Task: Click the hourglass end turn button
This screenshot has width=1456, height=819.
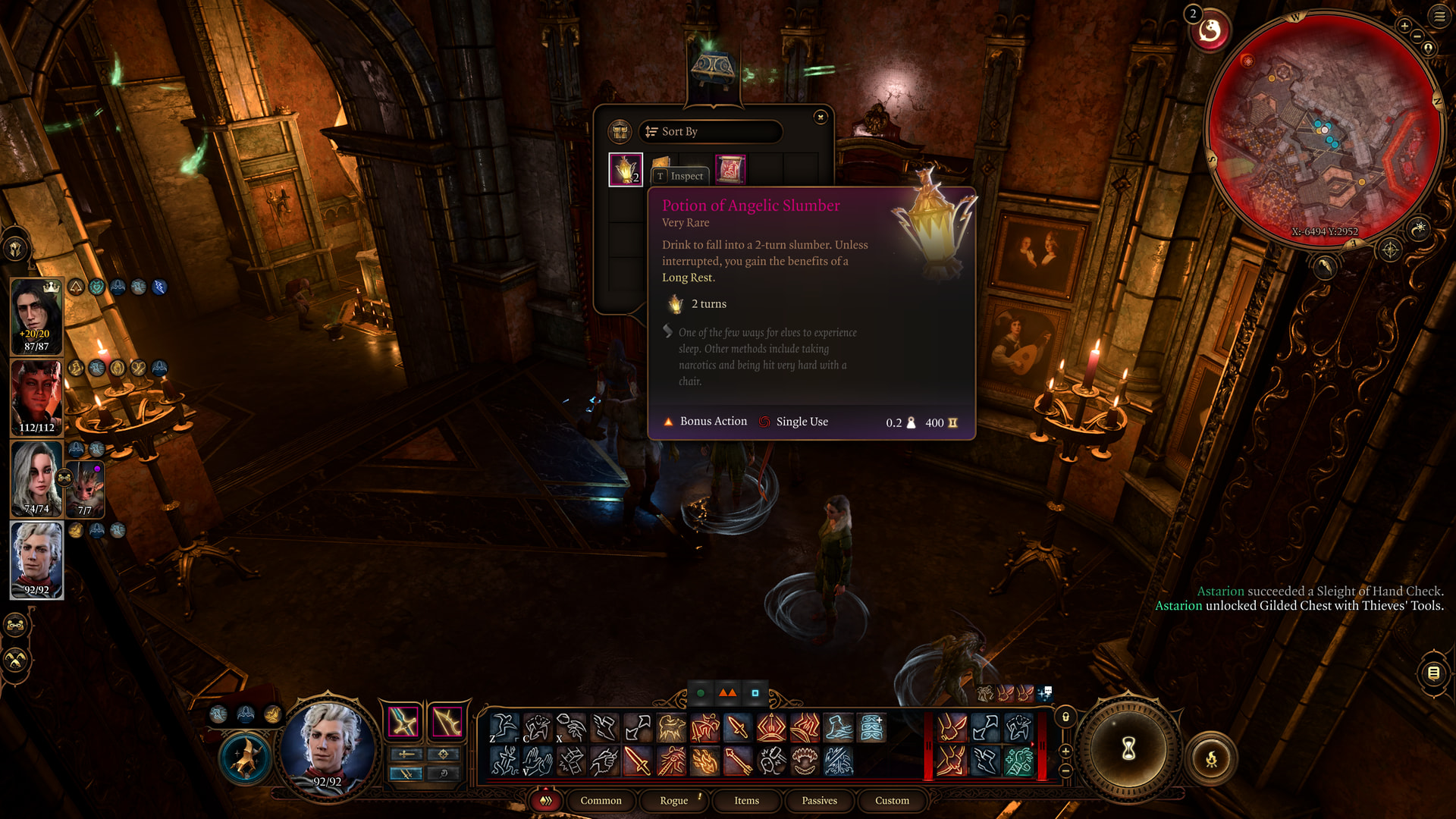Action: (1128, 748)
